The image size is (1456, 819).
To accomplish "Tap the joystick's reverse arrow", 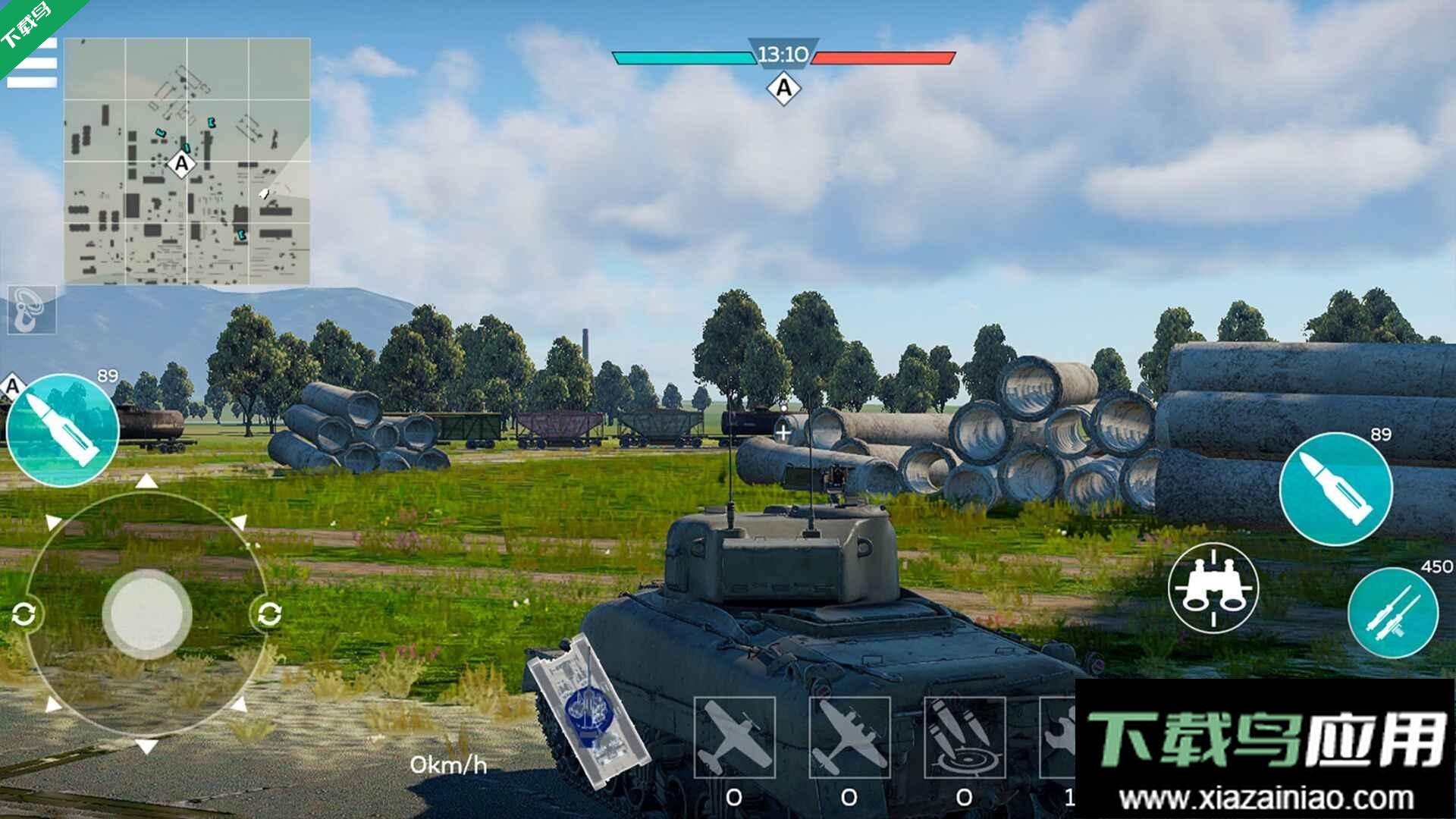I will (x=146, y=747).
